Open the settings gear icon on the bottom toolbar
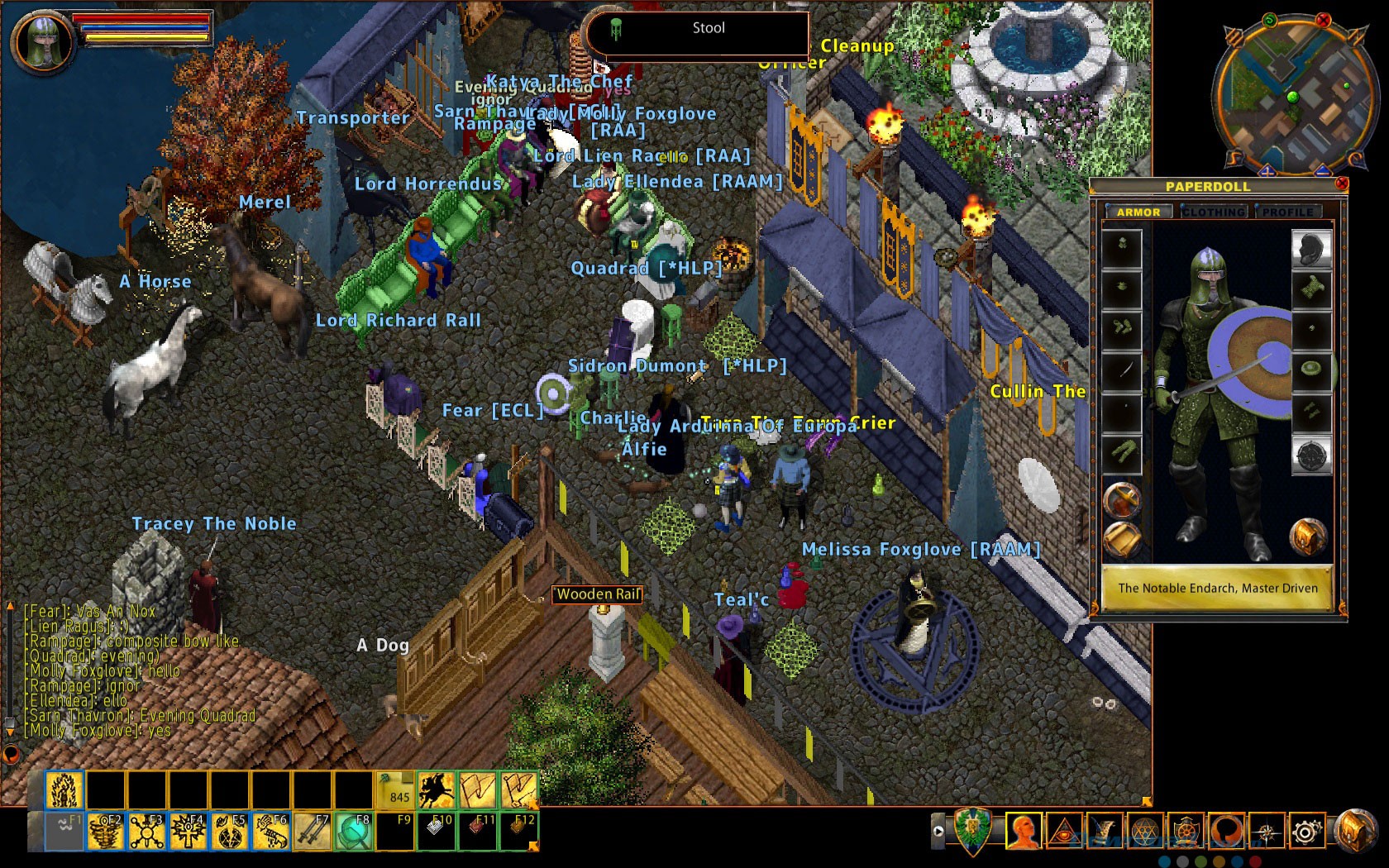 coord(1308,830)
